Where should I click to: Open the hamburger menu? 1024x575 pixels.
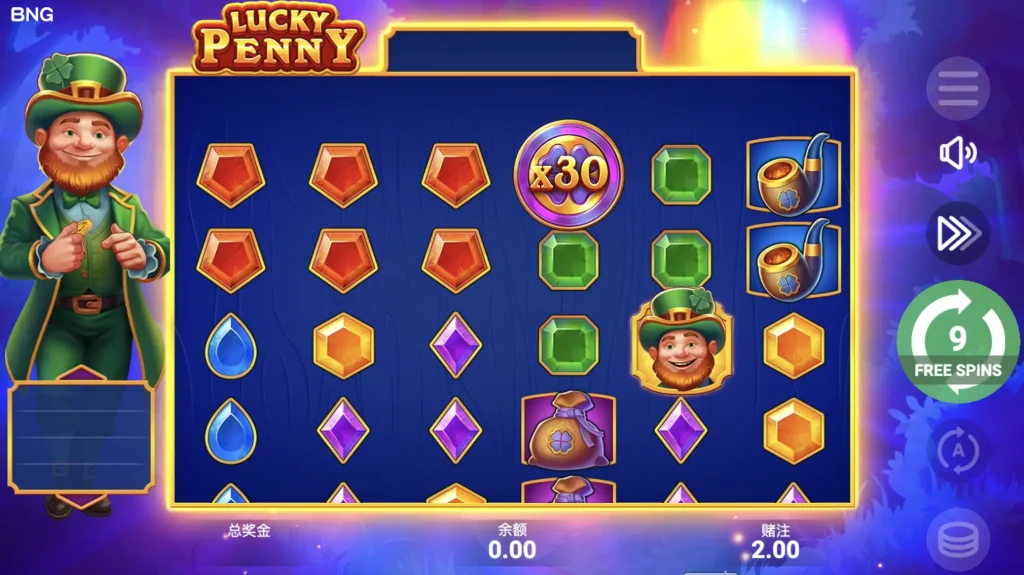click(x=957, y=89)
